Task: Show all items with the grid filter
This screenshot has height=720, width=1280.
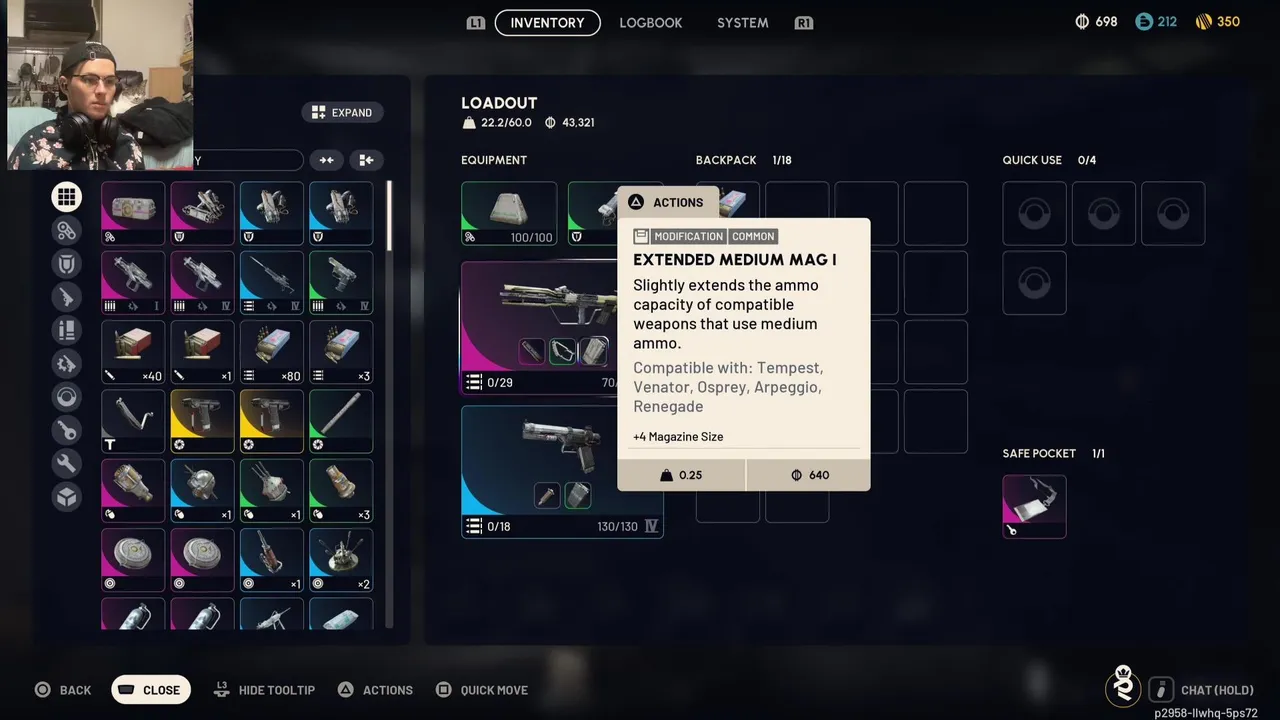Action: pyautogui.click(x=67, y=197)
